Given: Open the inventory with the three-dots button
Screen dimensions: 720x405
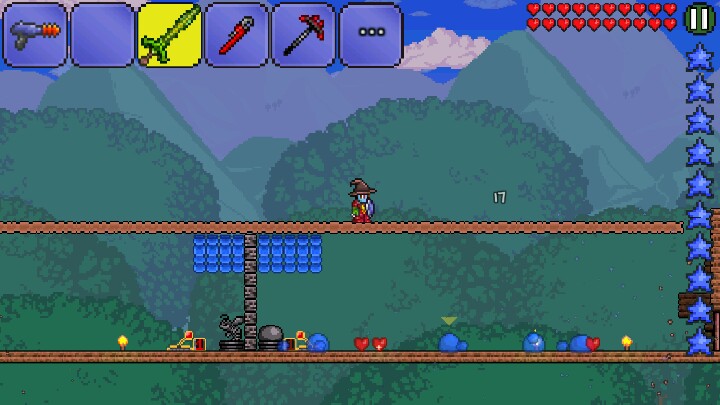Looking at the screenshot, I should 371,35.
